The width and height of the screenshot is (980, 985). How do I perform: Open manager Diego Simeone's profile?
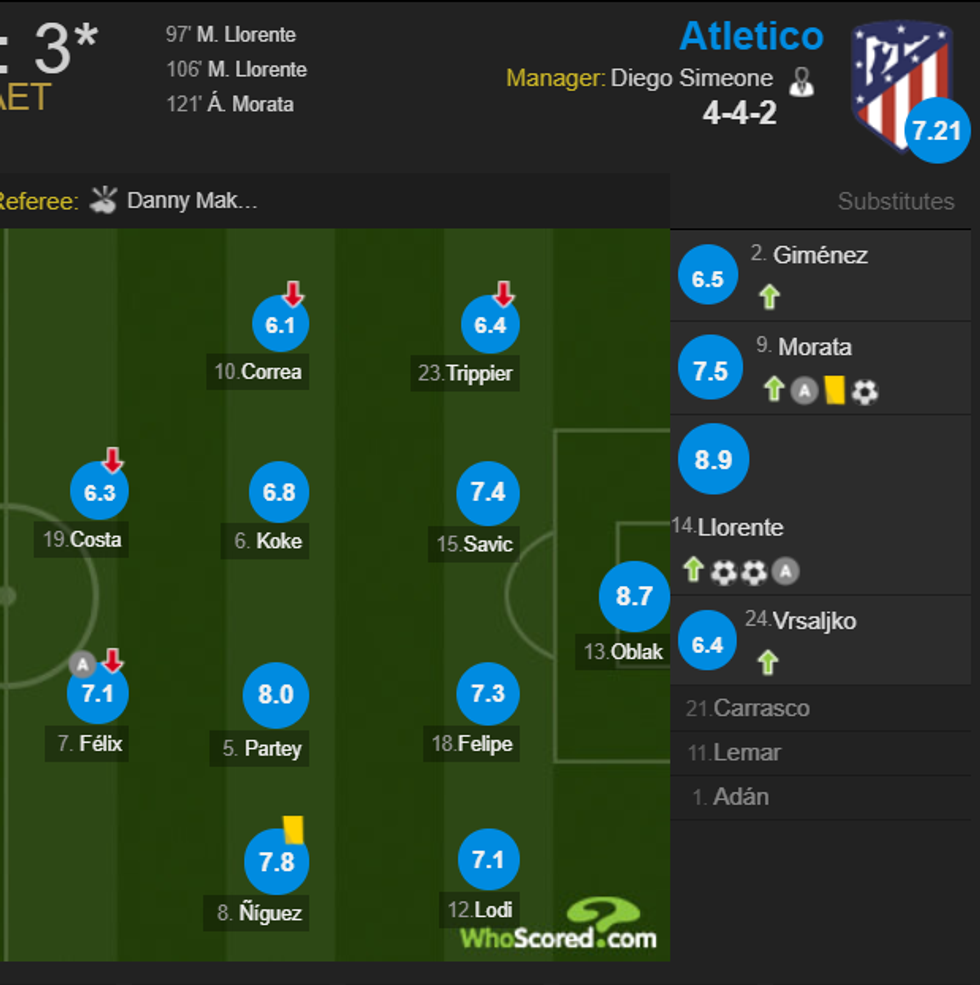click(x=691, y=78)
